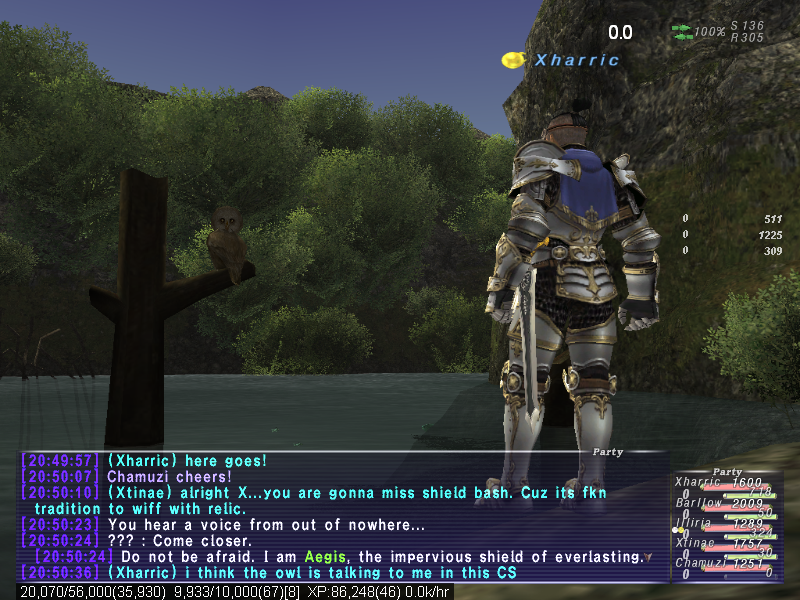The height and width of the screenshot is (600, 800).
Task: Click the green network connection icon
Action: [x=681, y=32]
